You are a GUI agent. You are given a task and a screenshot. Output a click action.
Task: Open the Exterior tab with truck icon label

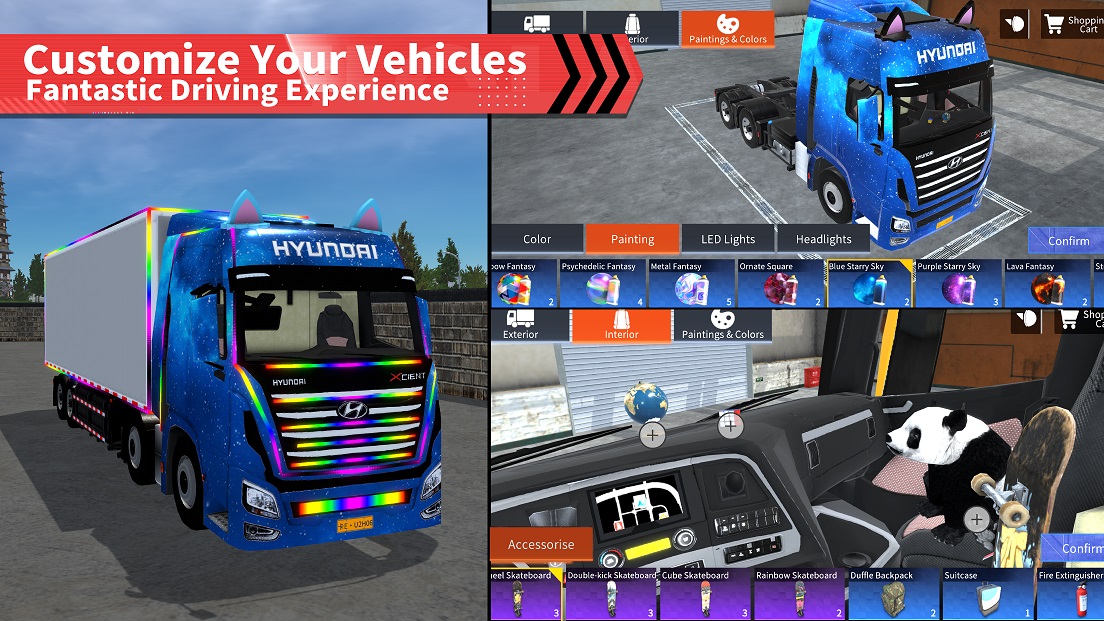[521, 325]
